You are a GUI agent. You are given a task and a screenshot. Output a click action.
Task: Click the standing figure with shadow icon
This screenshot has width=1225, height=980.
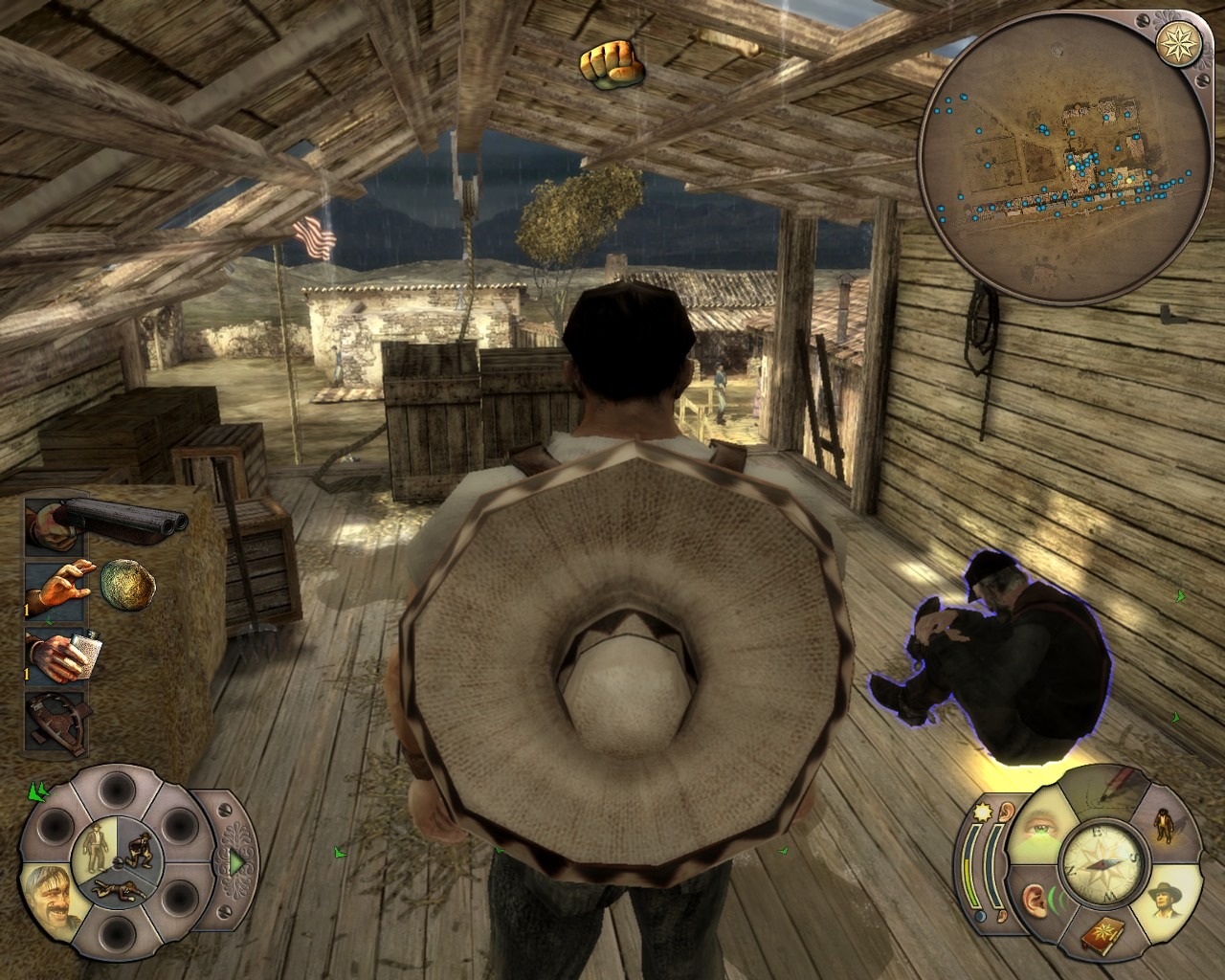click(1165, 822)
